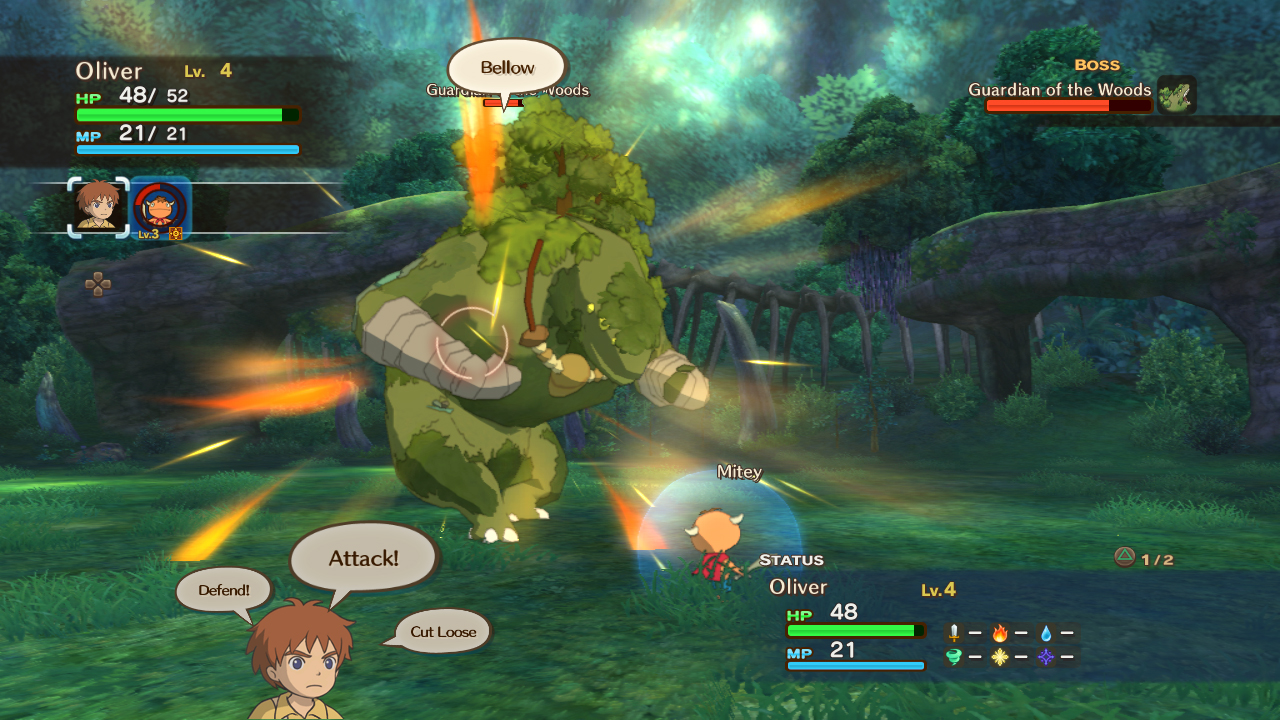Select the physical attack sword icon
The height and width of the screenshot is (720, 1280).
(x=953, y=633)
